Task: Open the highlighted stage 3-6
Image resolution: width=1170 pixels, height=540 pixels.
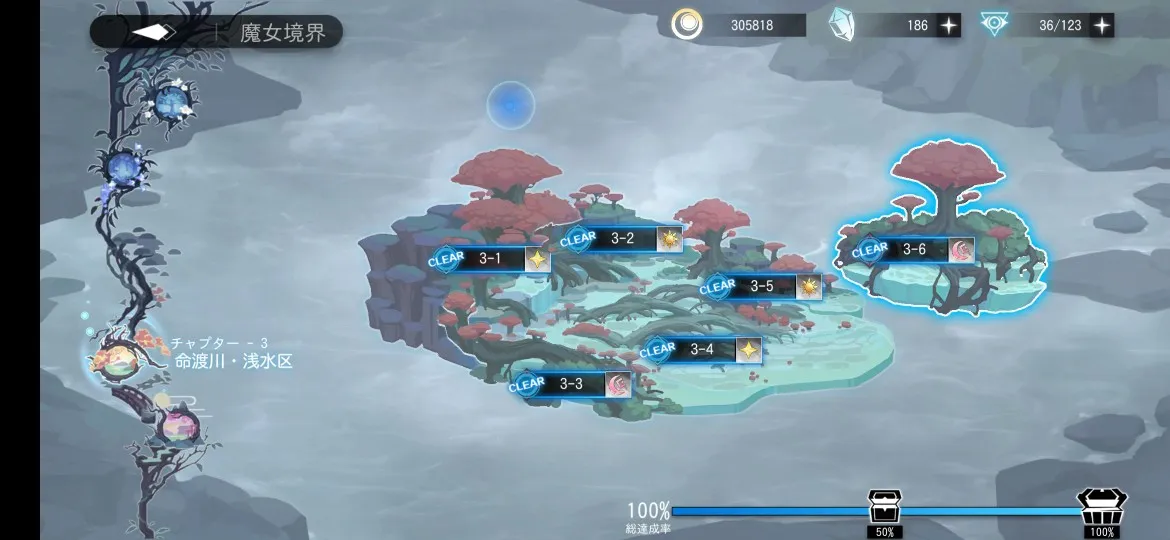Action: 913,250
